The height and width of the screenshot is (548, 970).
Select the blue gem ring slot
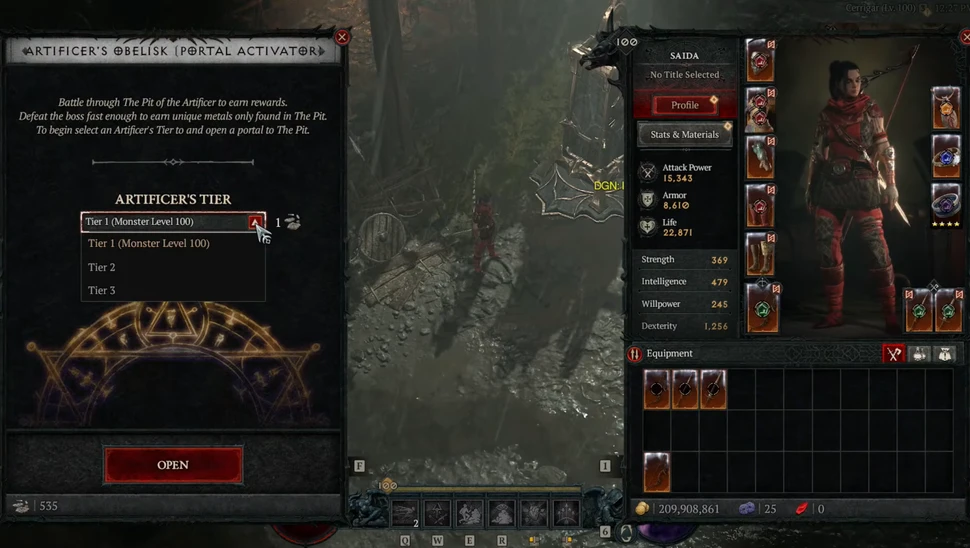[x=946, y=156]
